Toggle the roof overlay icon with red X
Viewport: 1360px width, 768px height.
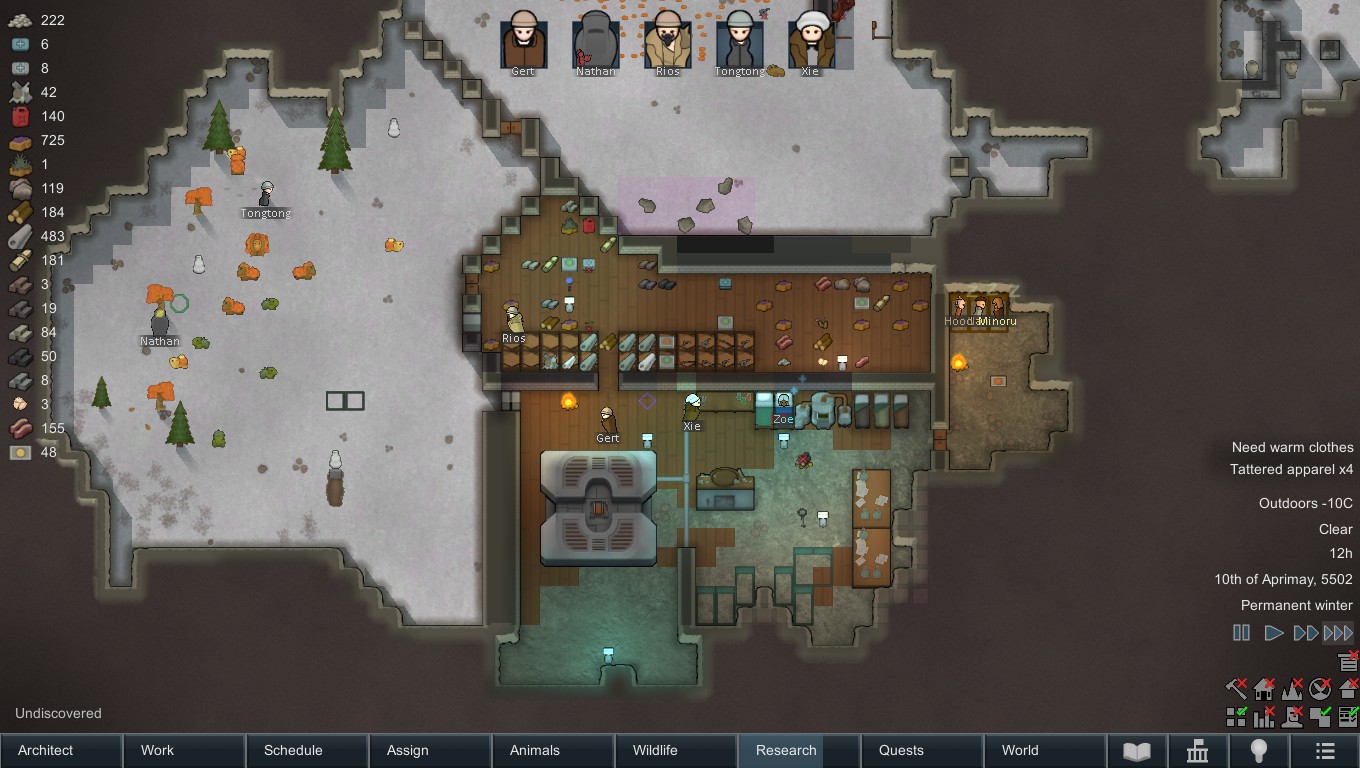point(1348,688)
